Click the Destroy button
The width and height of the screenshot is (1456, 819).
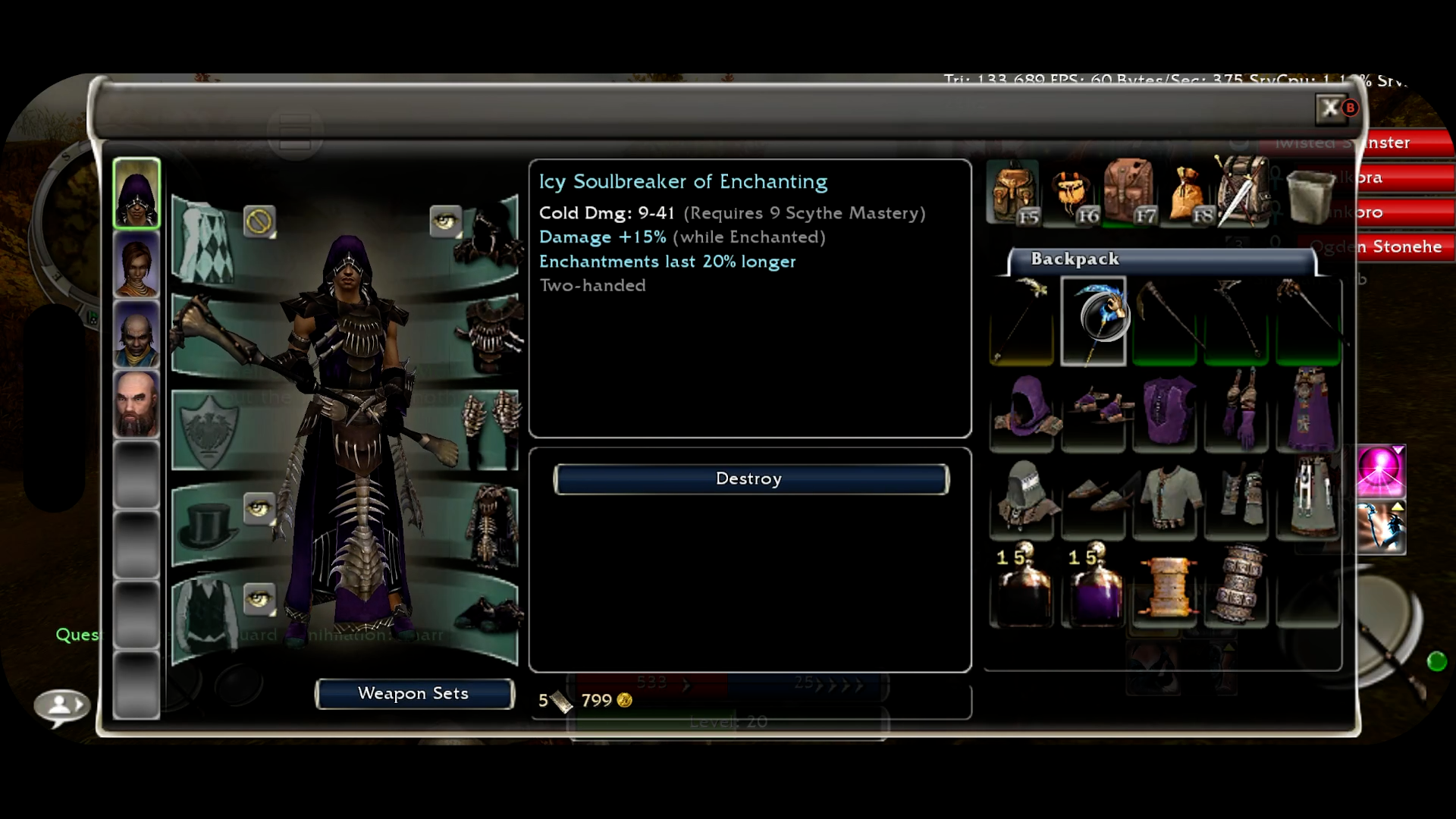tap(750, 479)
